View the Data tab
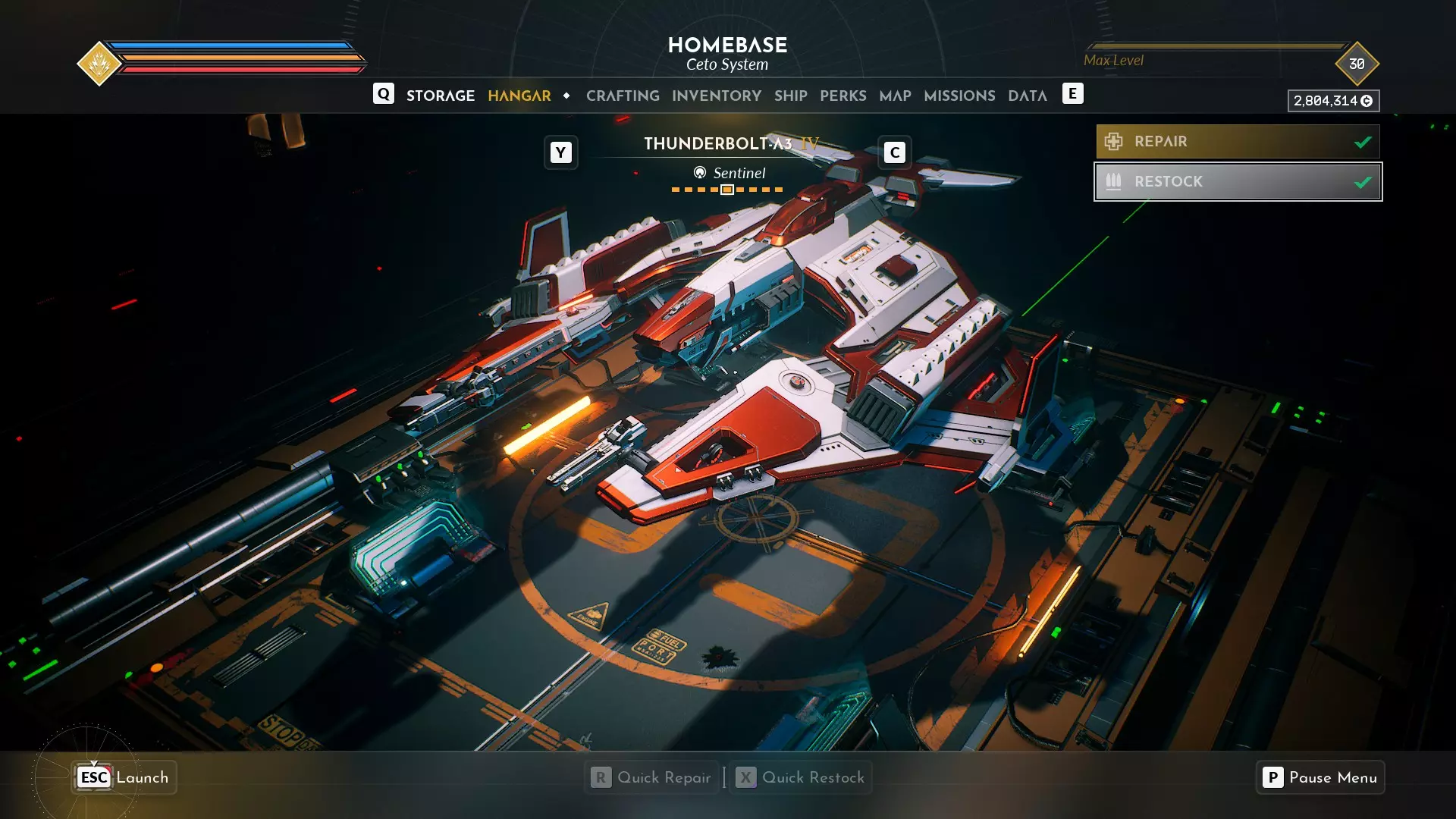The height and width of the screenshot is (819, 1456). click(1027, 96)
